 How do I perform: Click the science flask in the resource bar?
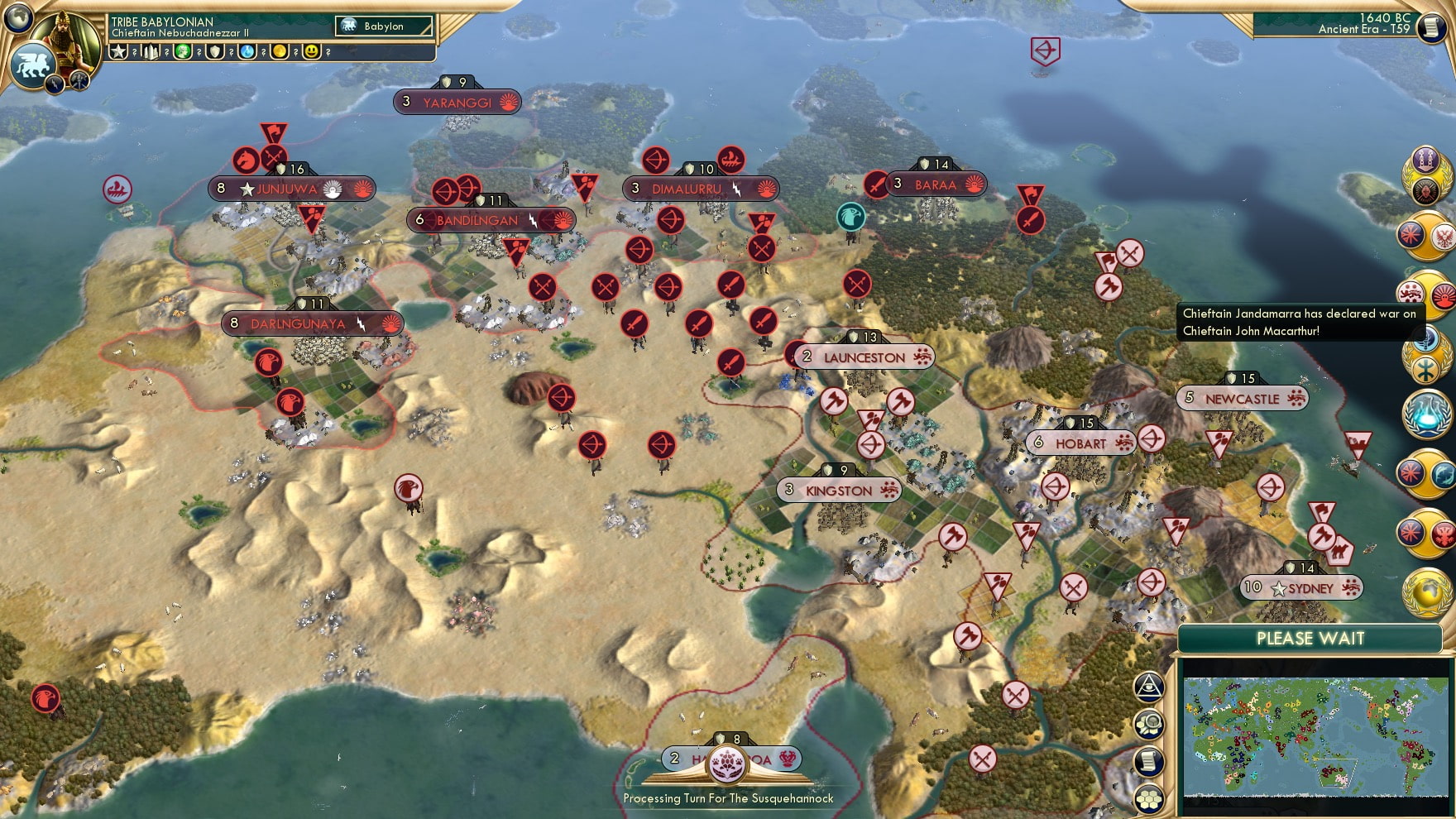(247, 51)
